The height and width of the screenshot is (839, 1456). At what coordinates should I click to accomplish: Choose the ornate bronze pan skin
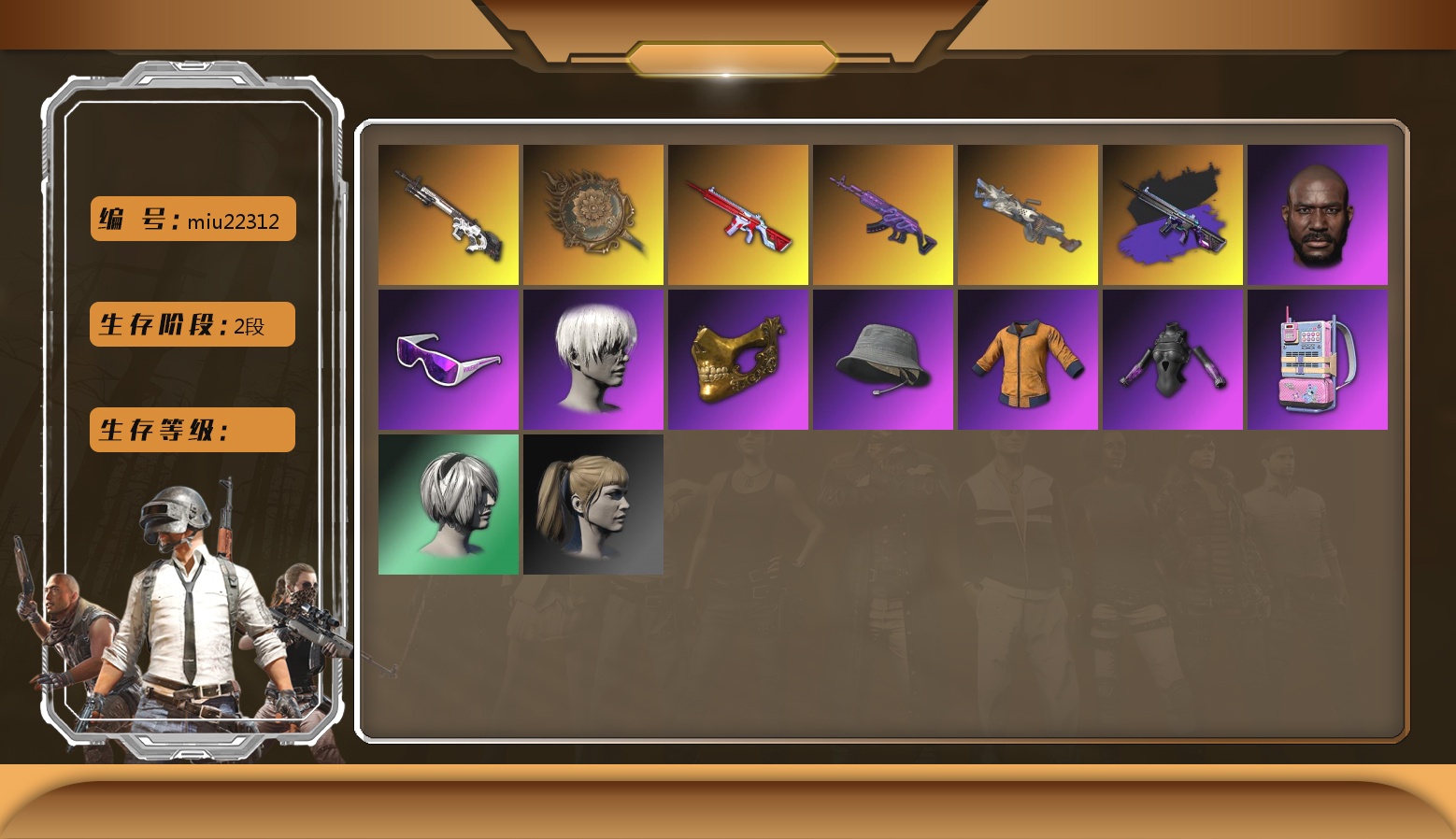pyautogui.click(x=593, y=215)
